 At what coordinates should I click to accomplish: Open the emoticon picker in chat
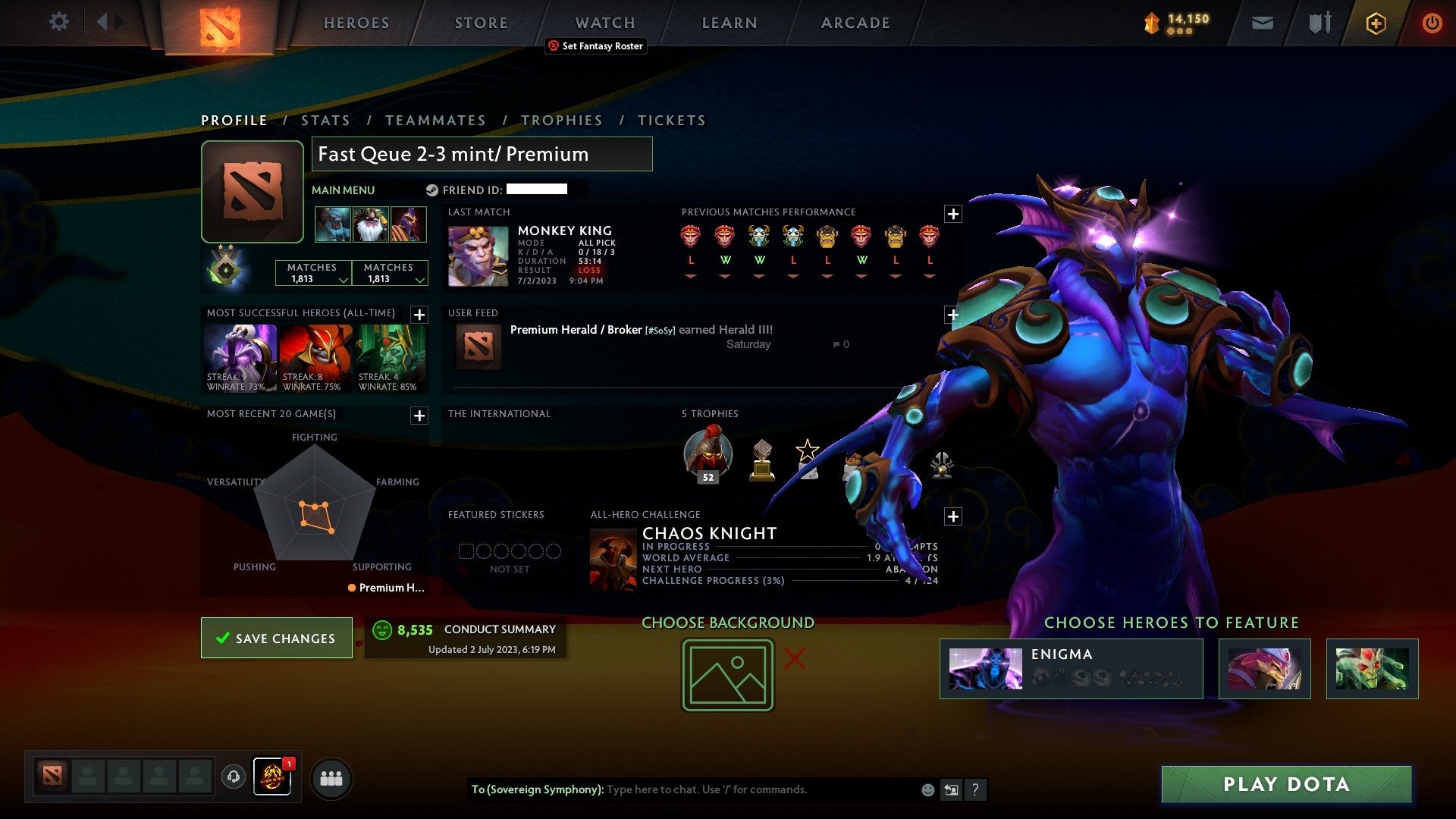(927, 789)
